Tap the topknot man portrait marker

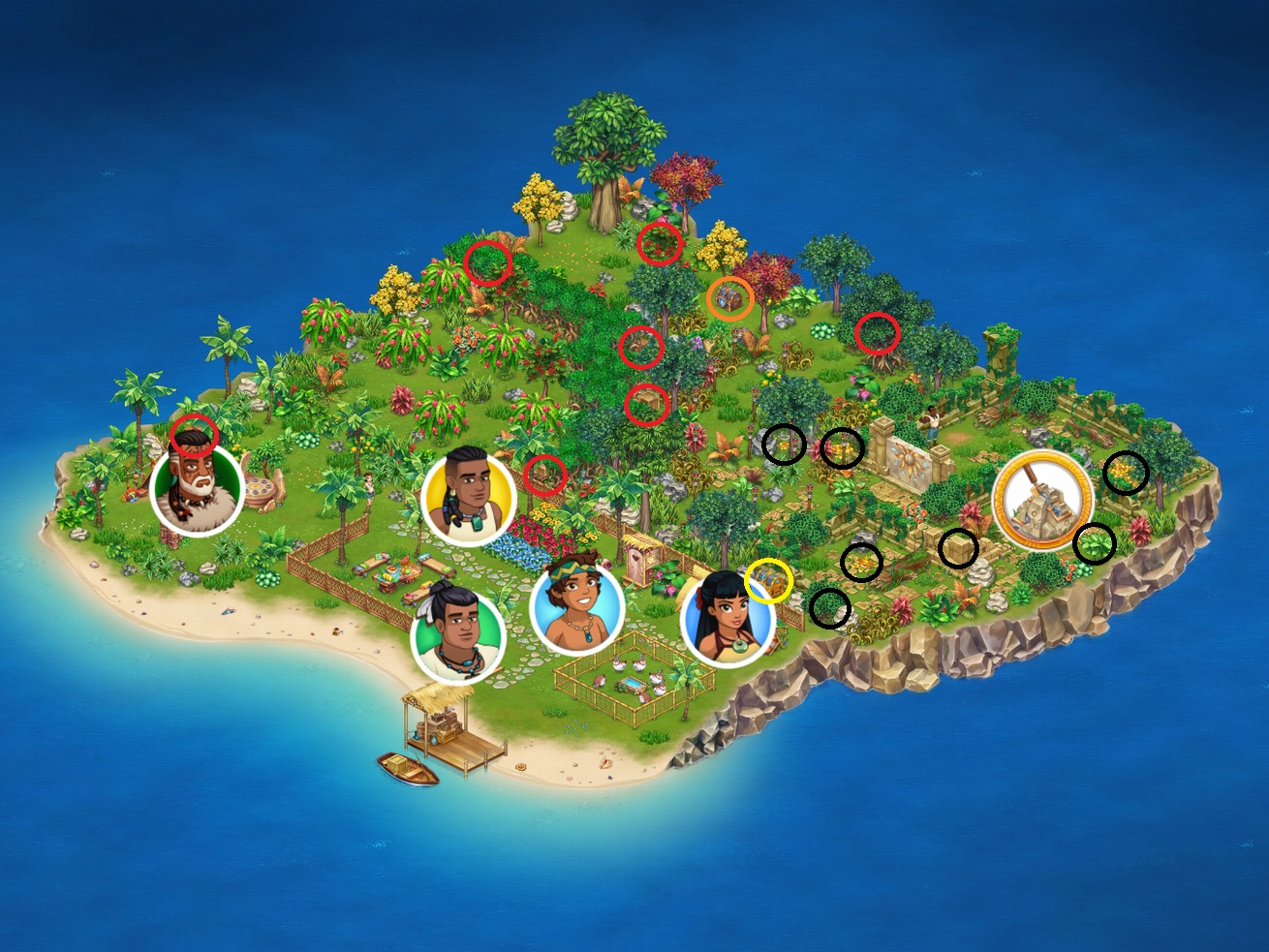tap(457, 635)
